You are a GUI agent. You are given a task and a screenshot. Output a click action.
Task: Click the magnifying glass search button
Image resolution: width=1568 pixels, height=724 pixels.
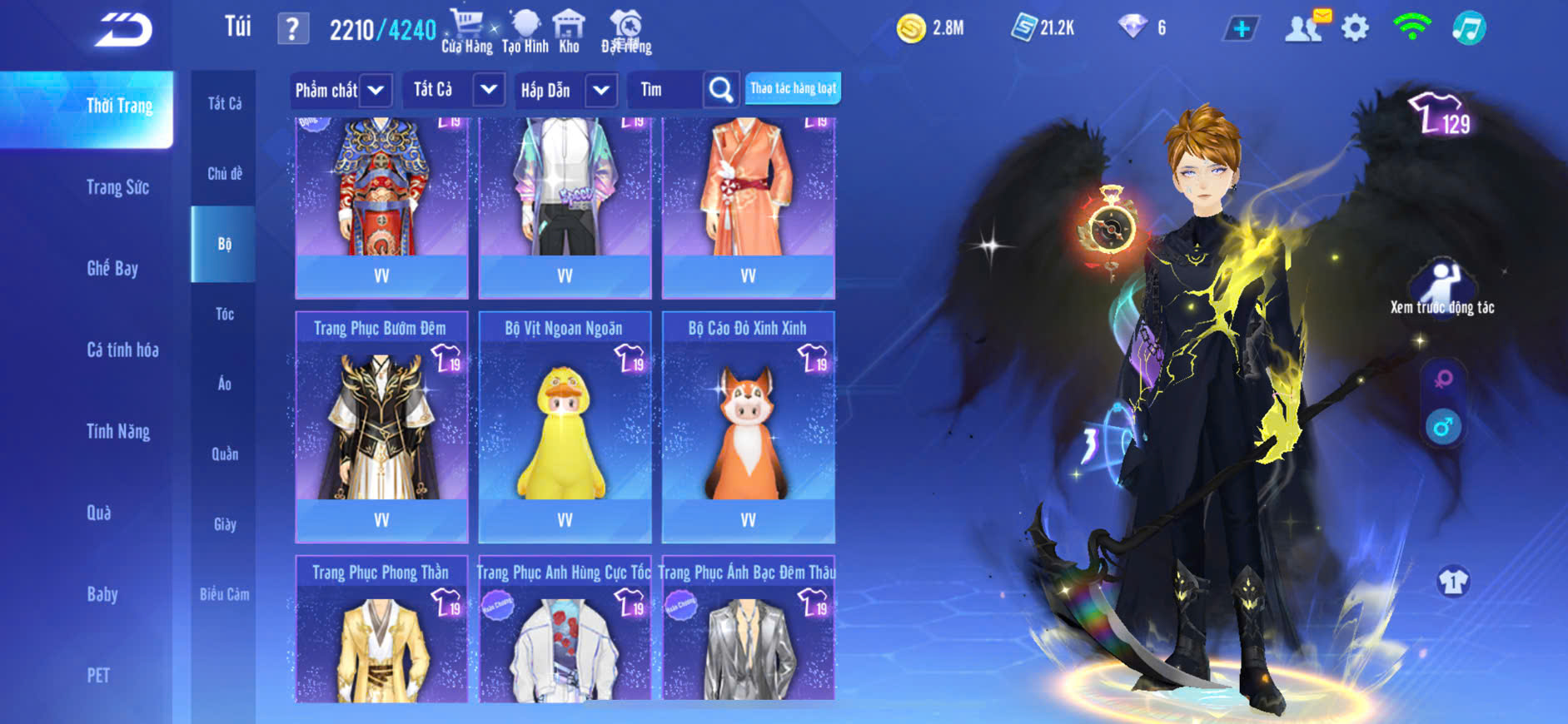(x=721, y=89)
